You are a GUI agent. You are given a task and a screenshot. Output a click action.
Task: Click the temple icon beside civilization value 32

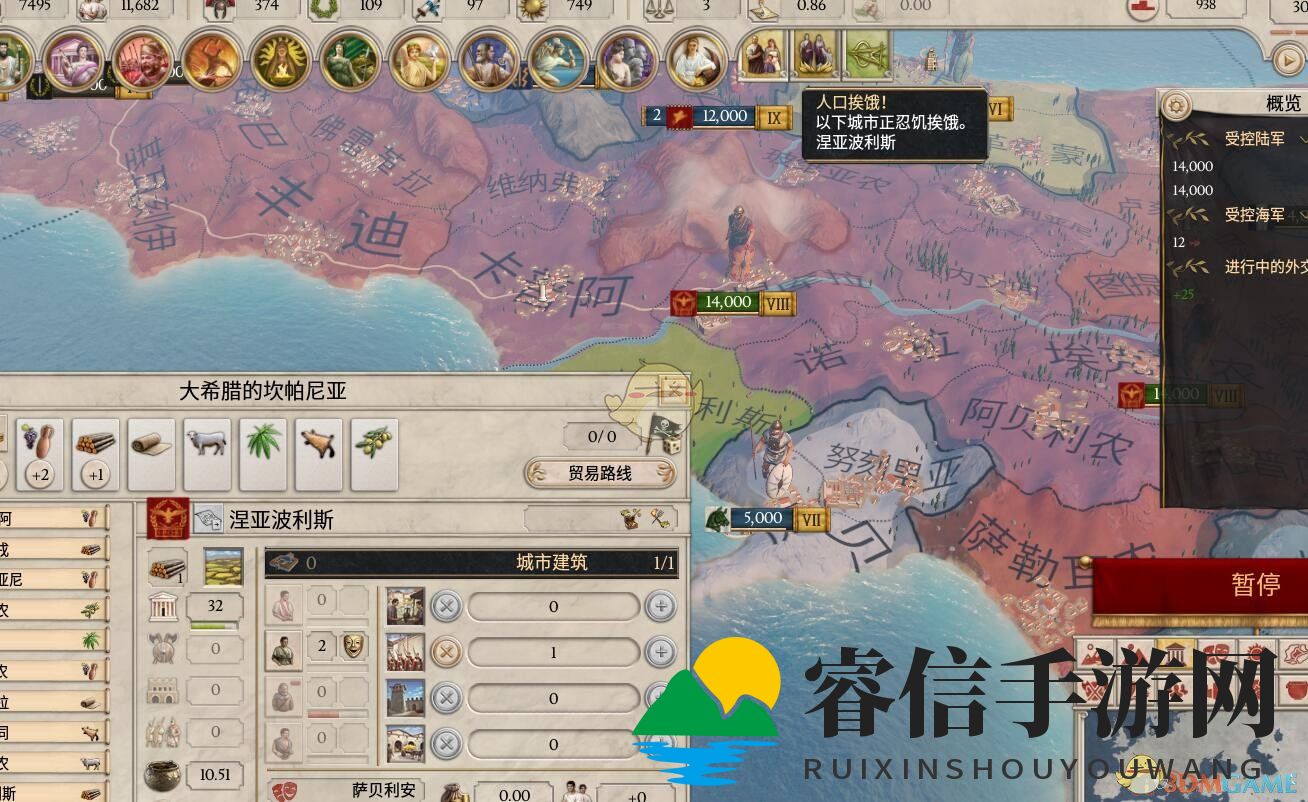pyautogui.click(x=163, y=605)
